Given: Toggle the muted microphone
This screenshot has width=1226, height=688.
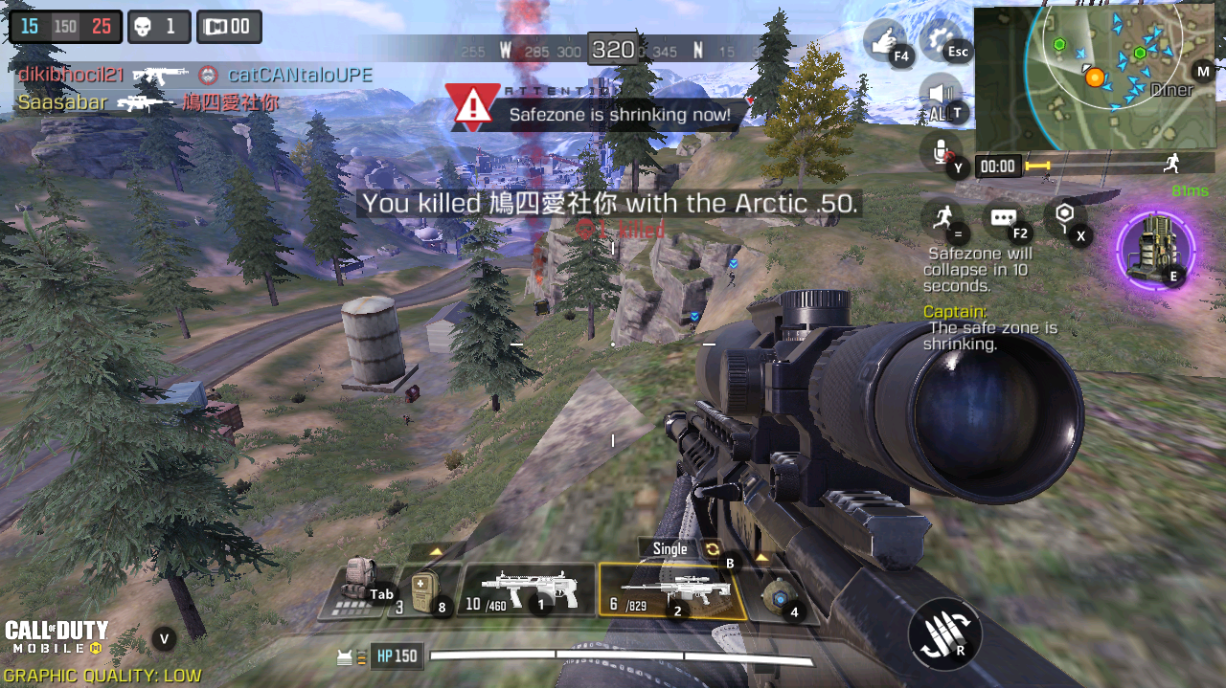Looking at the screenshot, I should click(x=942, y=152).
